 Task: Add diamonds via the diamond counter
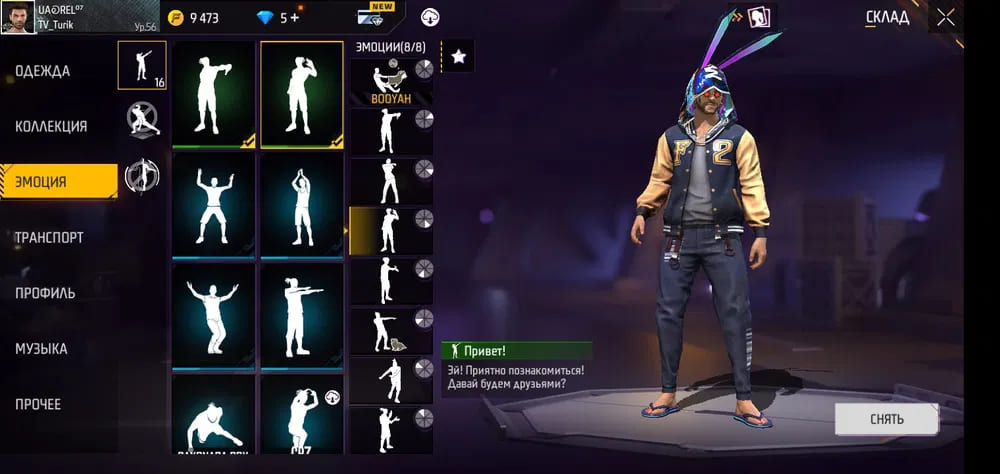pyautogui.click(x=280, y=17)
